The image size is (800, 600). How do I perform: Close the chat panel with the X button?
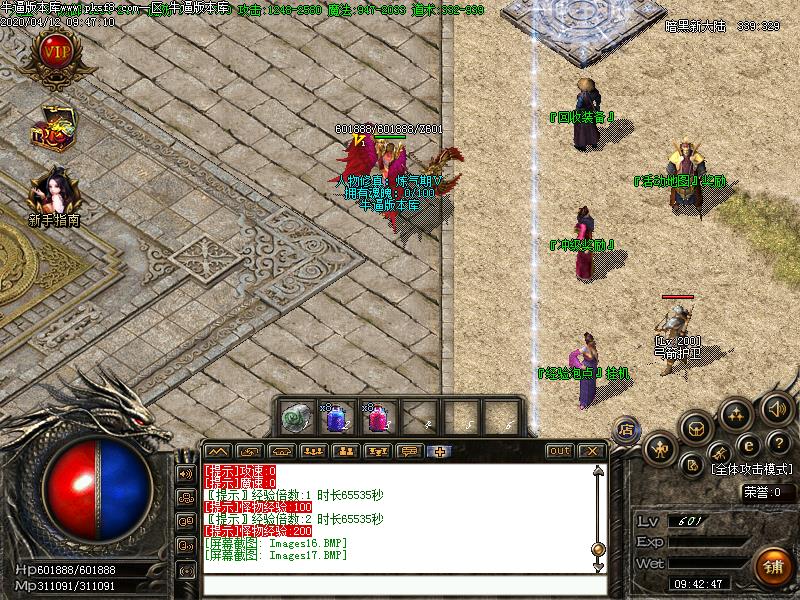591,451
